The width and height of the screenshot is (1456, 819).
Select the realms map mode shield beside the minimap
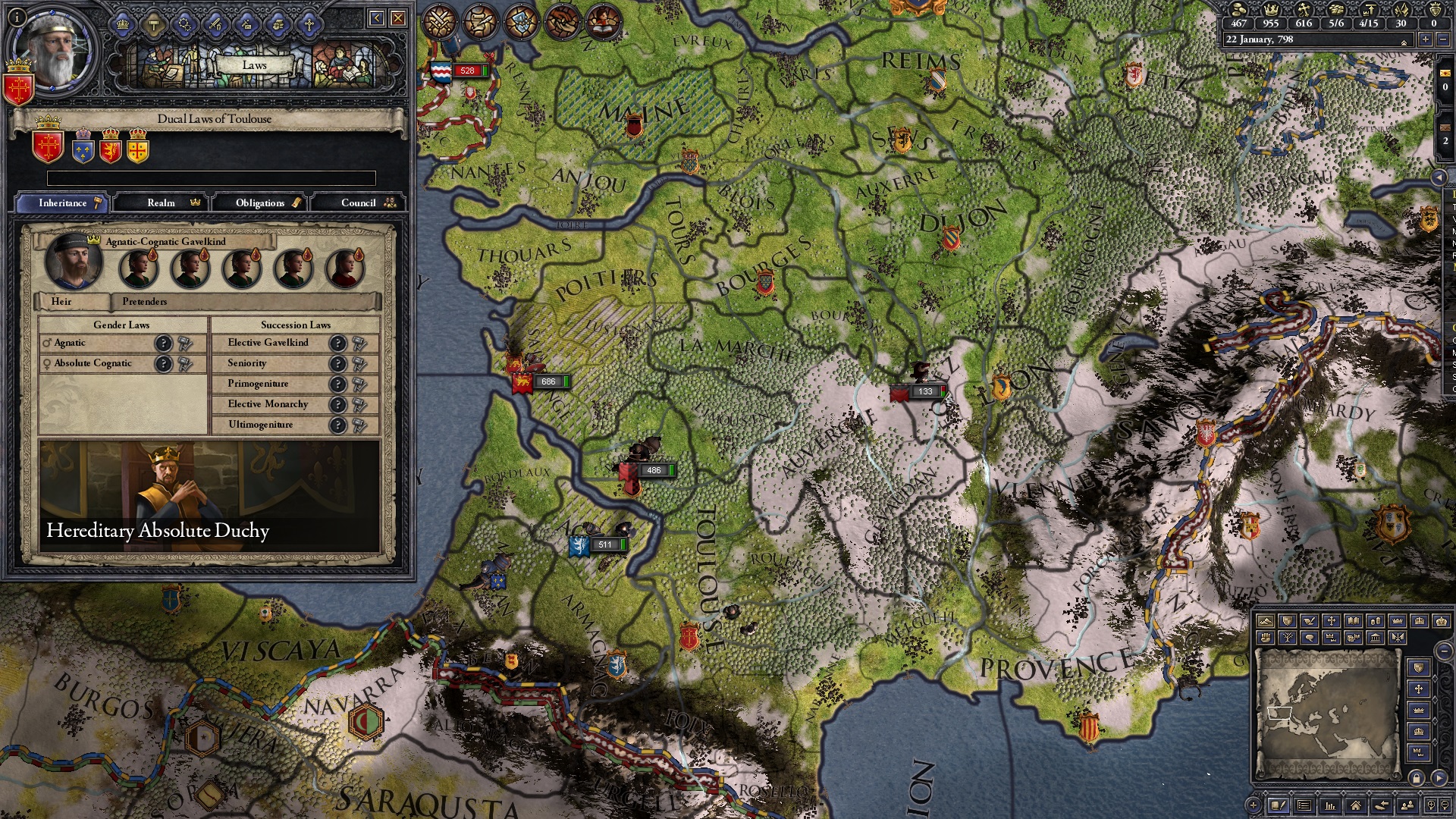[x=1419, y=667]
